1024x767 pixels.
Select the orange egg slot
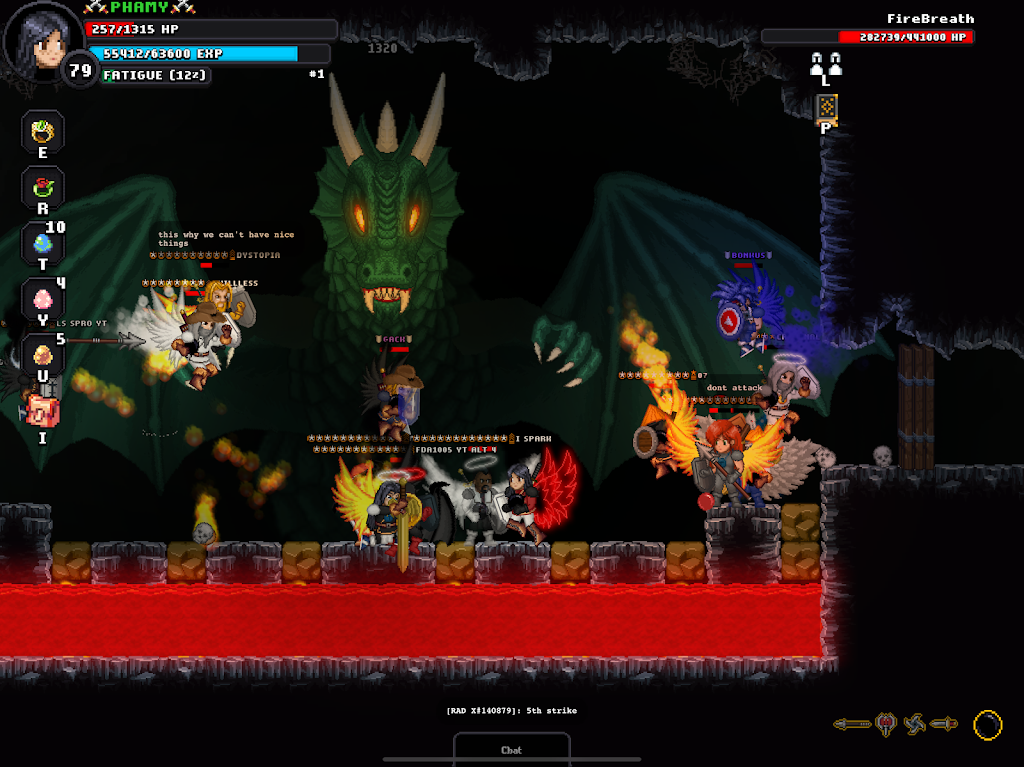click(x=43, y=355)
